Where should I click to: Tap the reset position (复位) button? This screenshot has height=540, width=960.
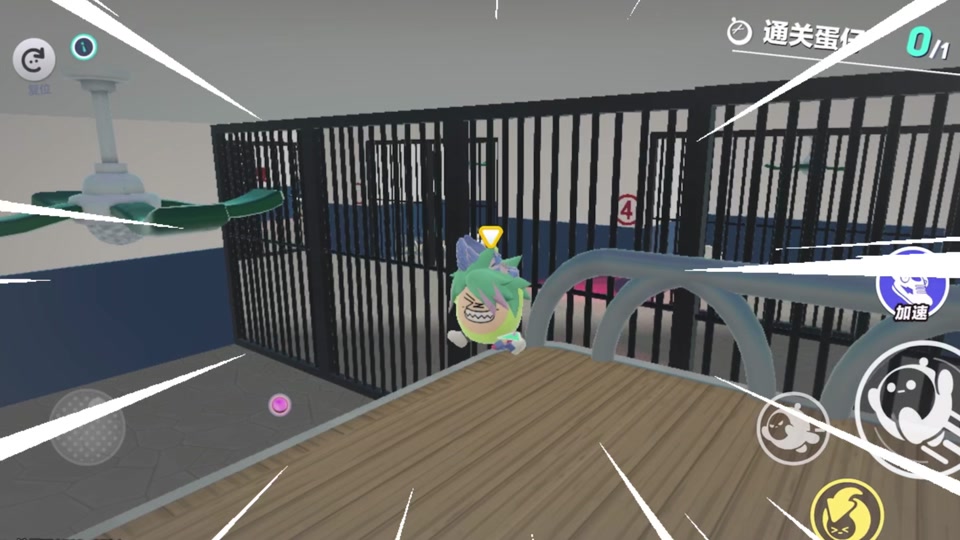(34, 60)
